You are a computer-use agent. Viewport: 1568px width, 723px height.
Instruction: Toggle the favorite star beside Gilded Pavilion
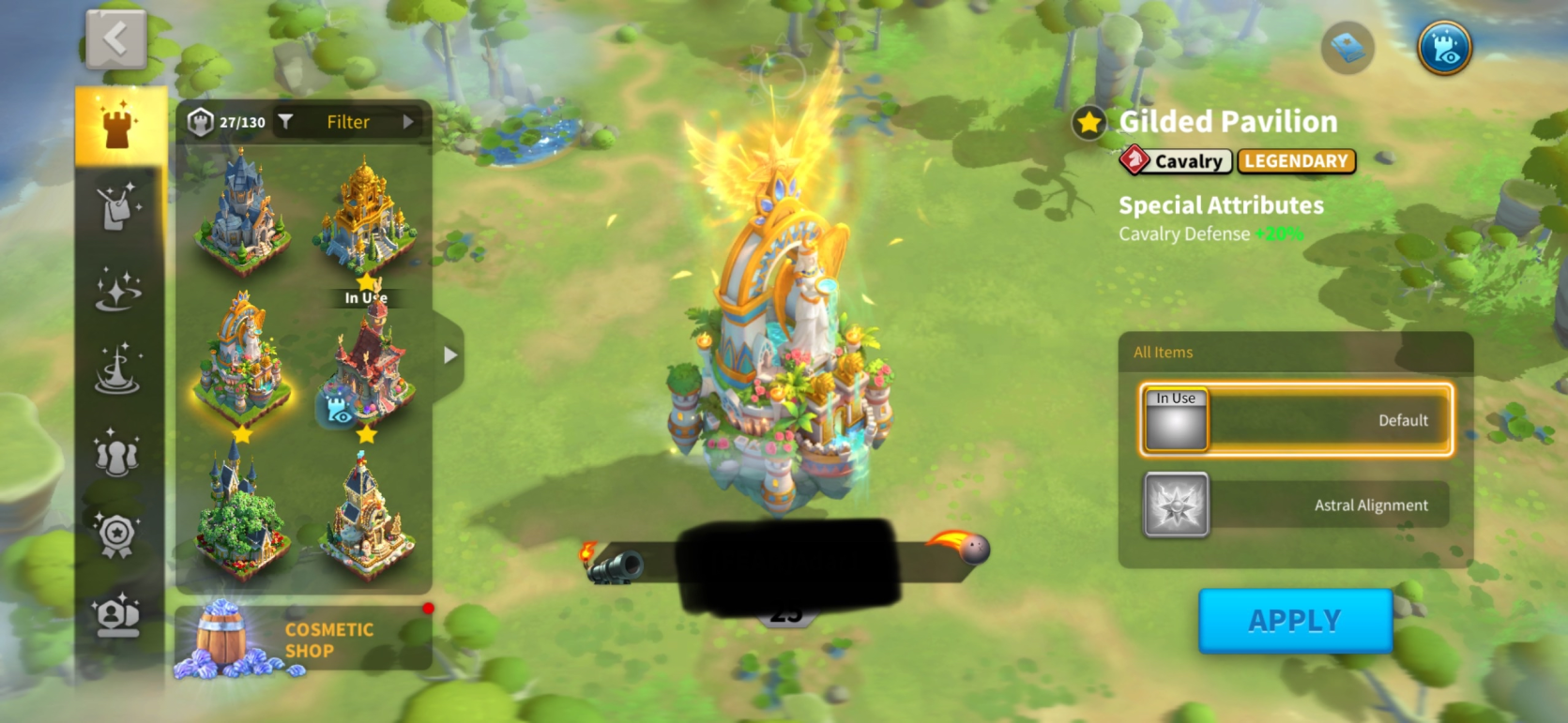point(1088,123)
